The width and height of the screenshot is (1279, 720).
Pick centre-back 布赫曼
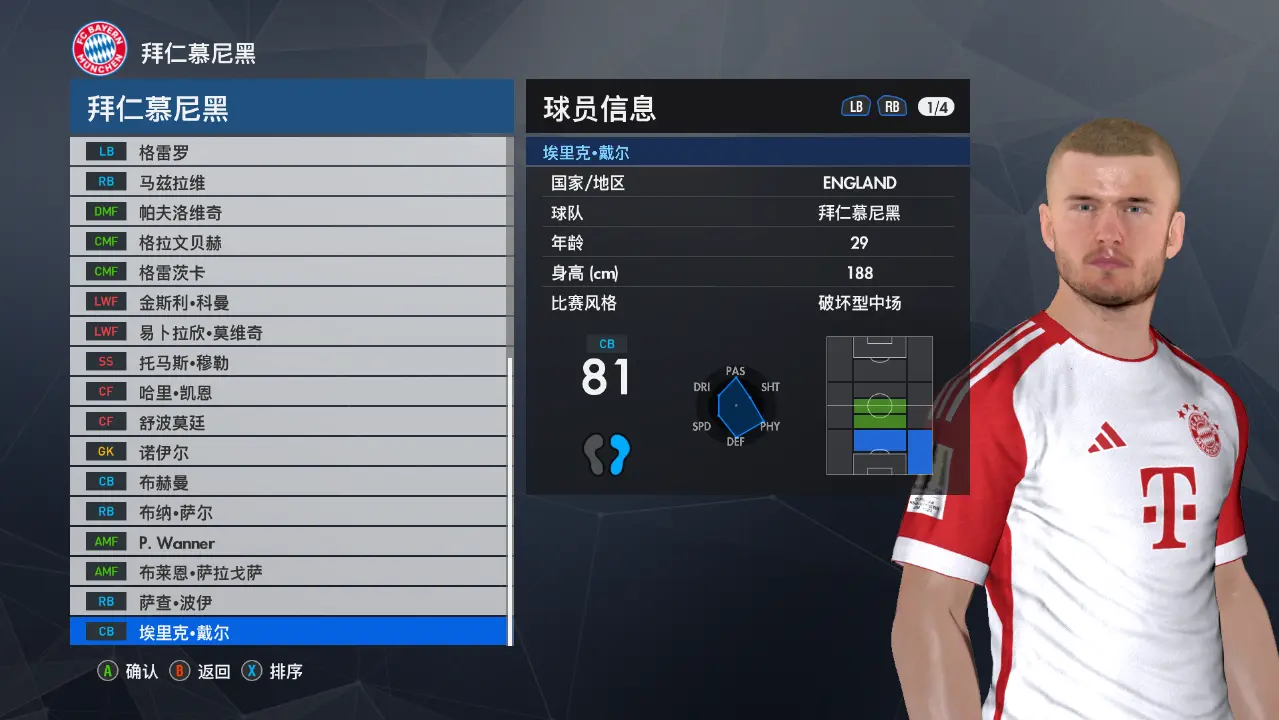coord(288,482)
